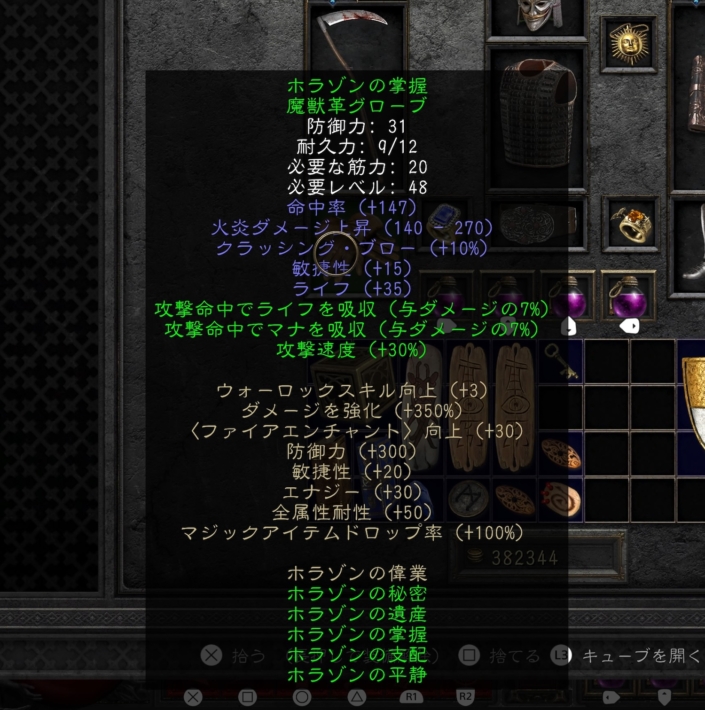Choose the orange gem ring slot

(x=634, y=224)
